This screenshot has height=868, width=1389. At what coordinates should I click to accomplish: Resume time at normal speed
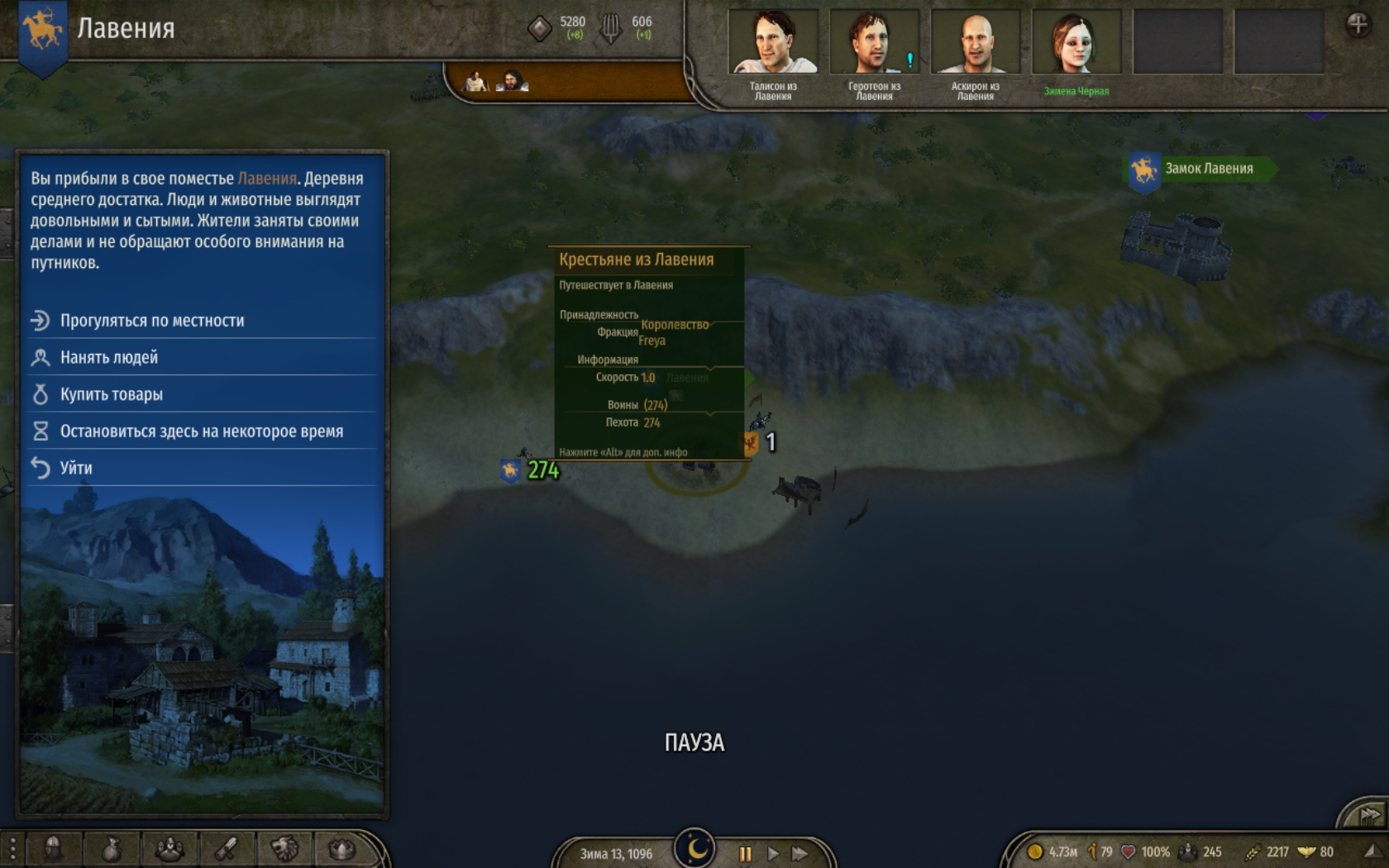coord(773,853)
